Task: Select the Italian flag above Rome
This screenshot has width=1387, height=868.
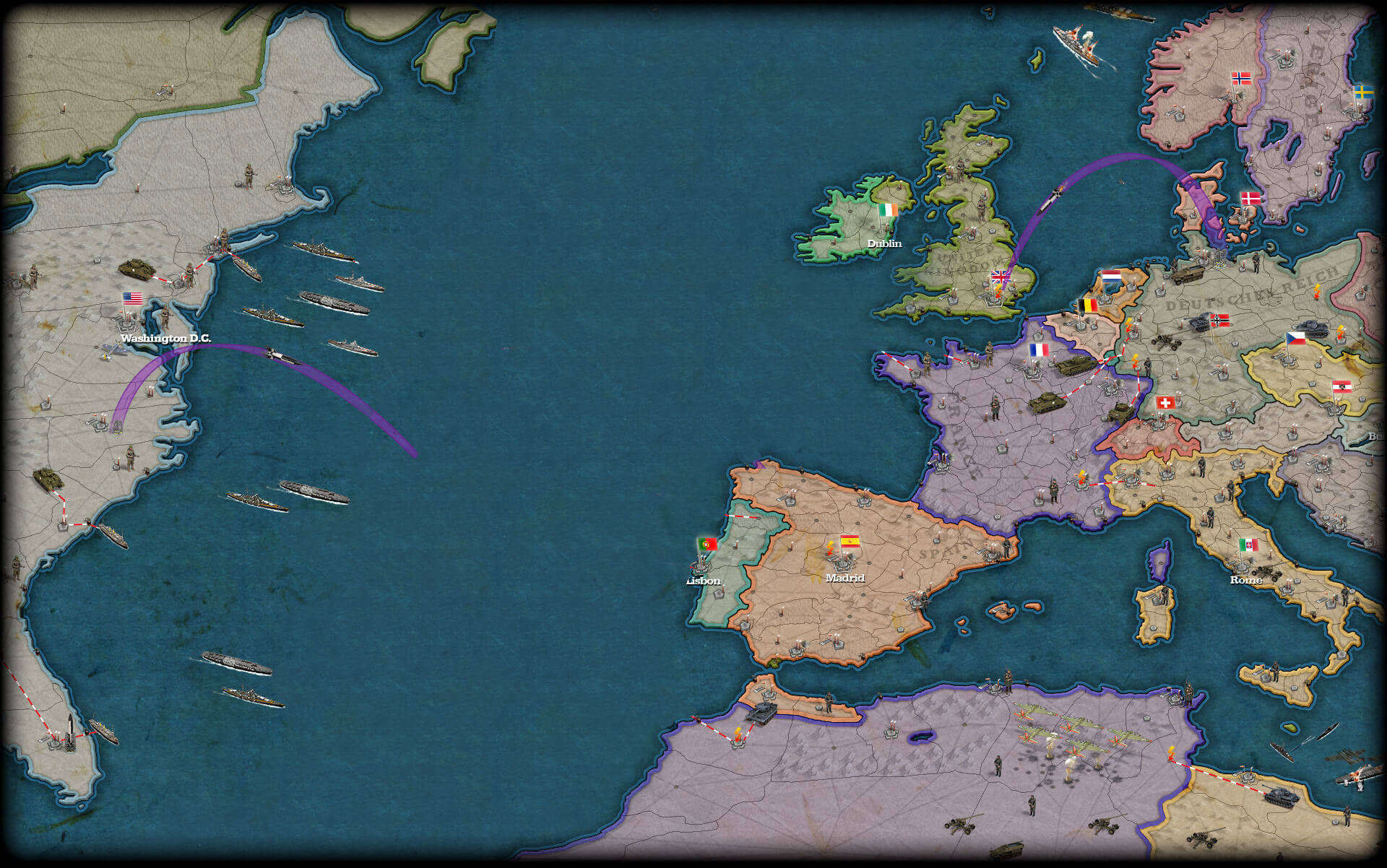Action: [1248, 544]
